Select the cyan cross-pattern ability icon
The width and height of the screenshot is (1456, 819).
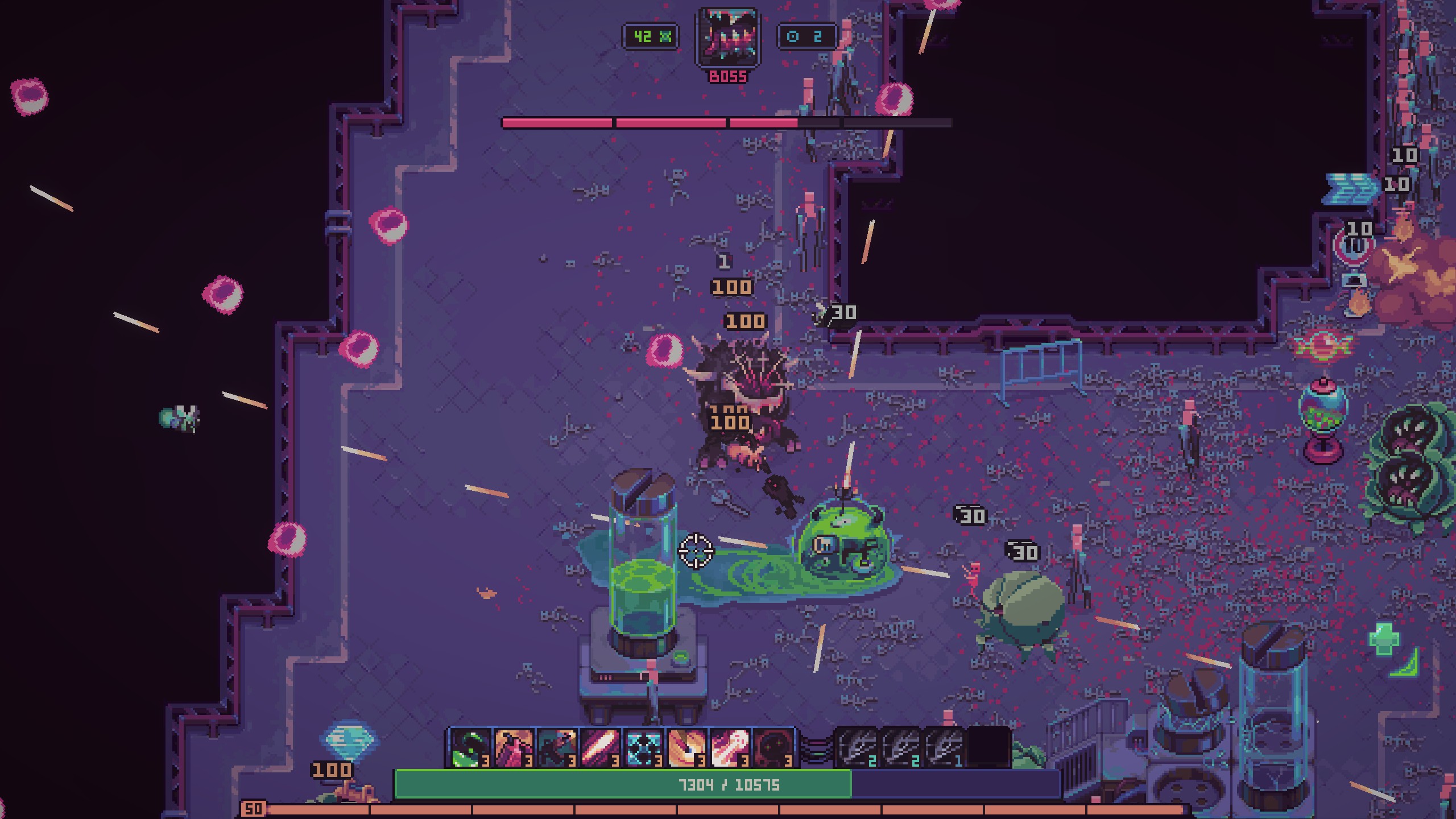pos(643,747)
